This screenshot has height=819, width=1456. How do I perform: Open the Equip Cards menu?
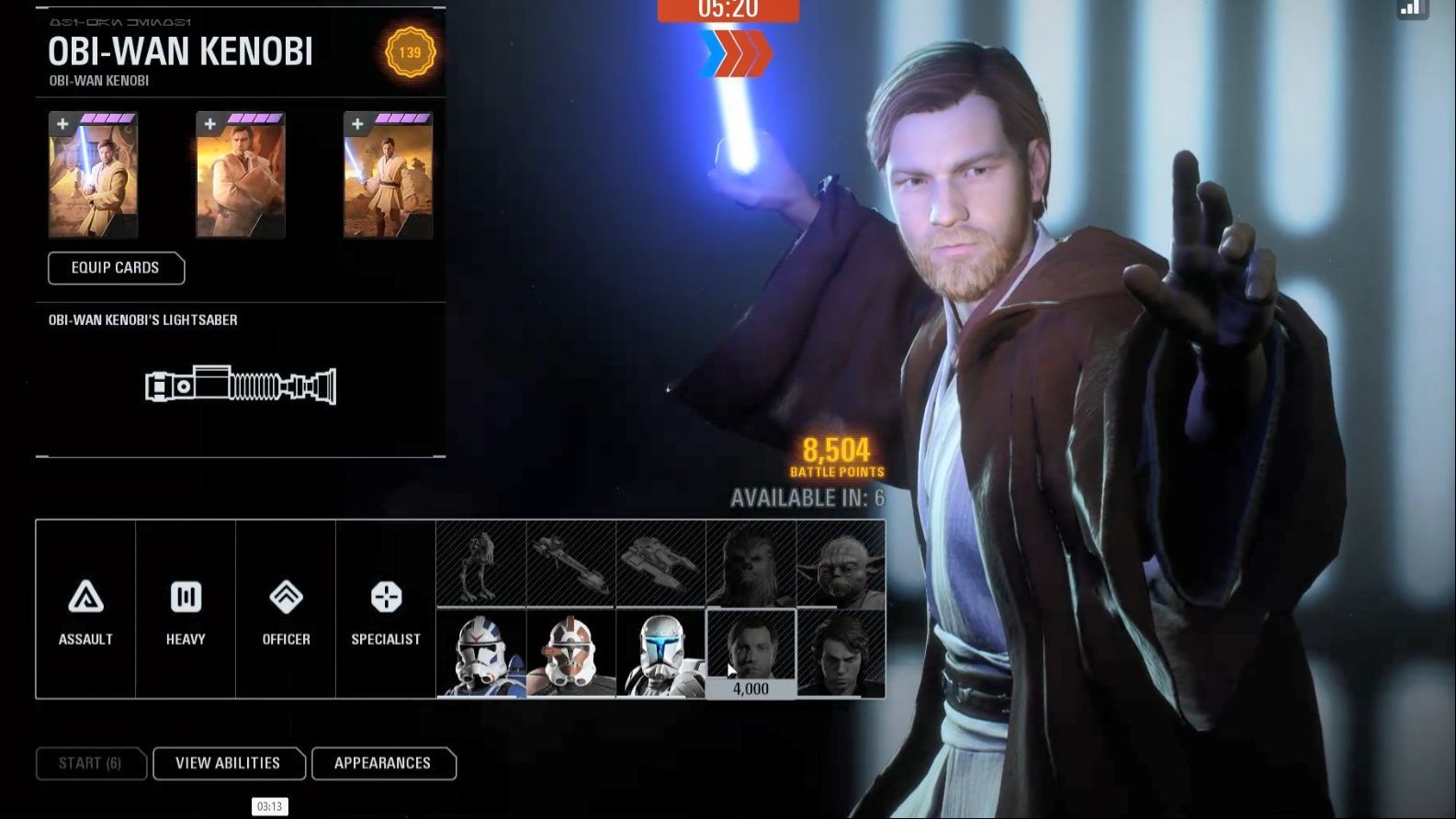click(x=116, y=268)
